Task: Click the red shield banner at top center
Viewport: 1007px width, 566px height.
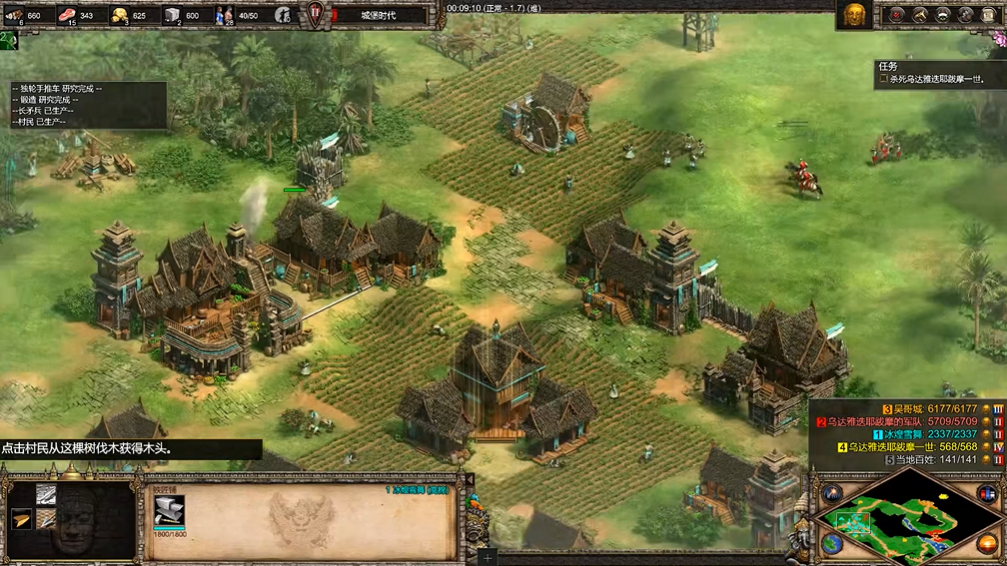Action: [316, 15]
